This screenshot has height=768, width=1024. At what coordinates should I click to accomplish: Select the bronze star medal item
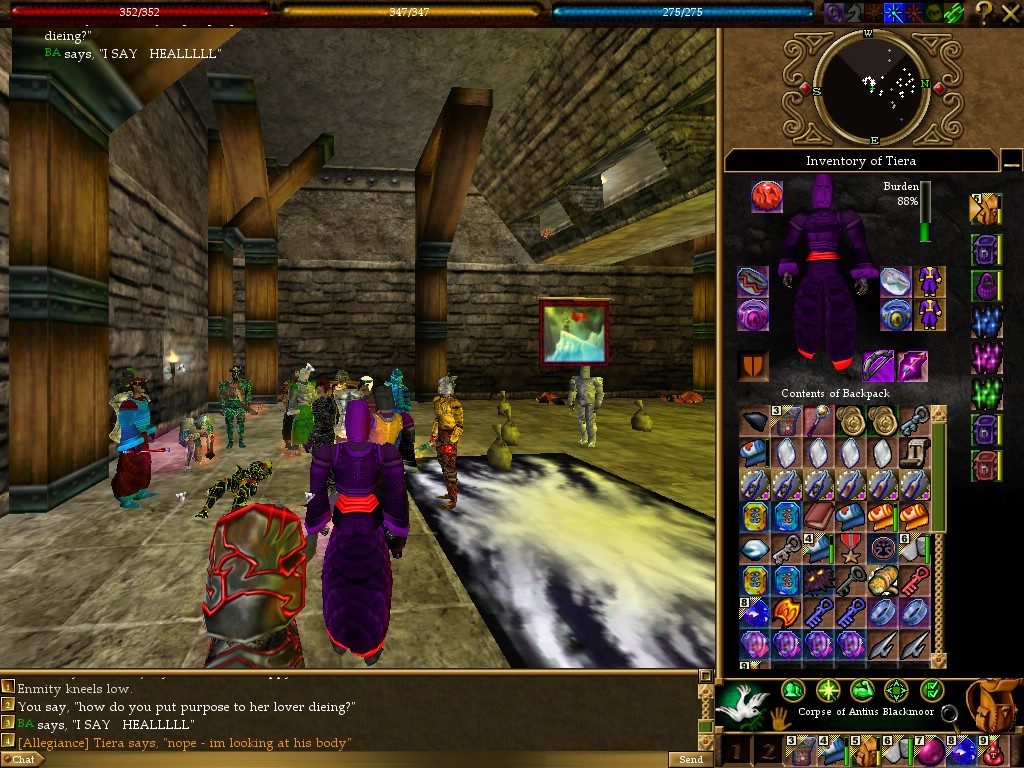850,549
